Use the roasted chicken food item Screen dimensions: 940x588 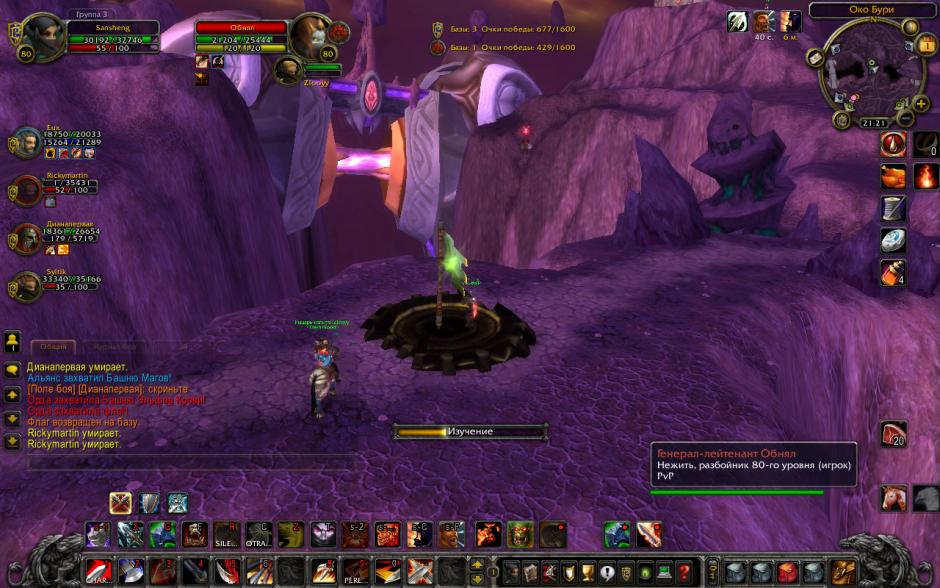tap(893, 177)
